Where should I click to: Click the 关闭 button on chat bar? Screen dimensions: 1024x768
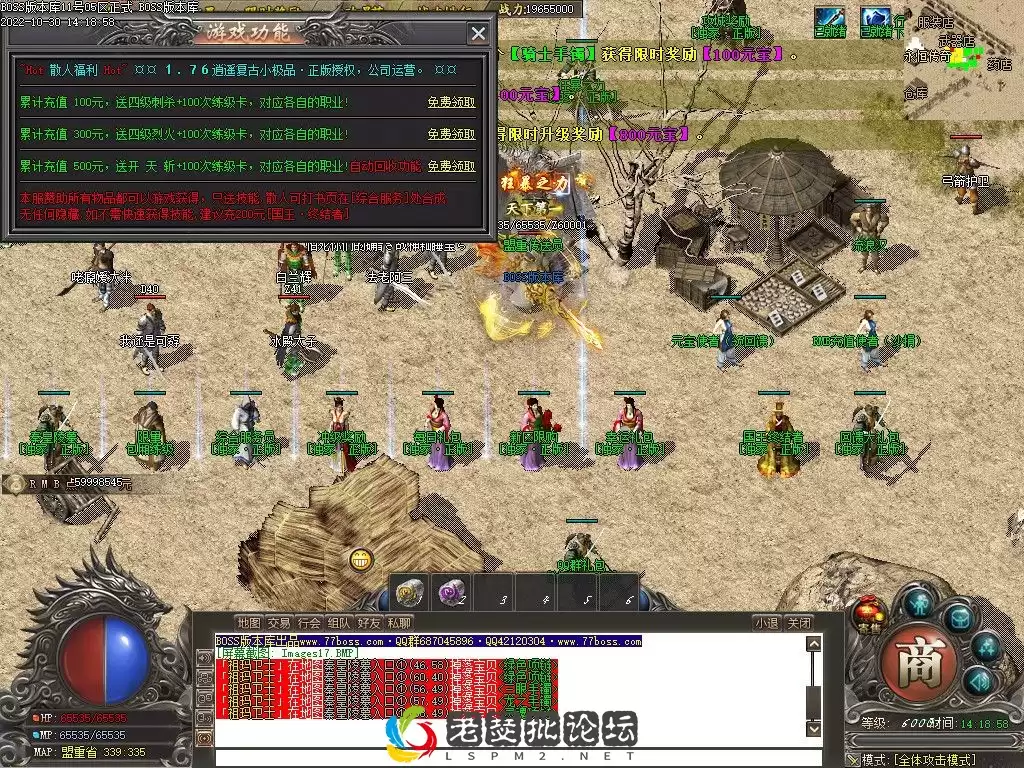point(798,623)
